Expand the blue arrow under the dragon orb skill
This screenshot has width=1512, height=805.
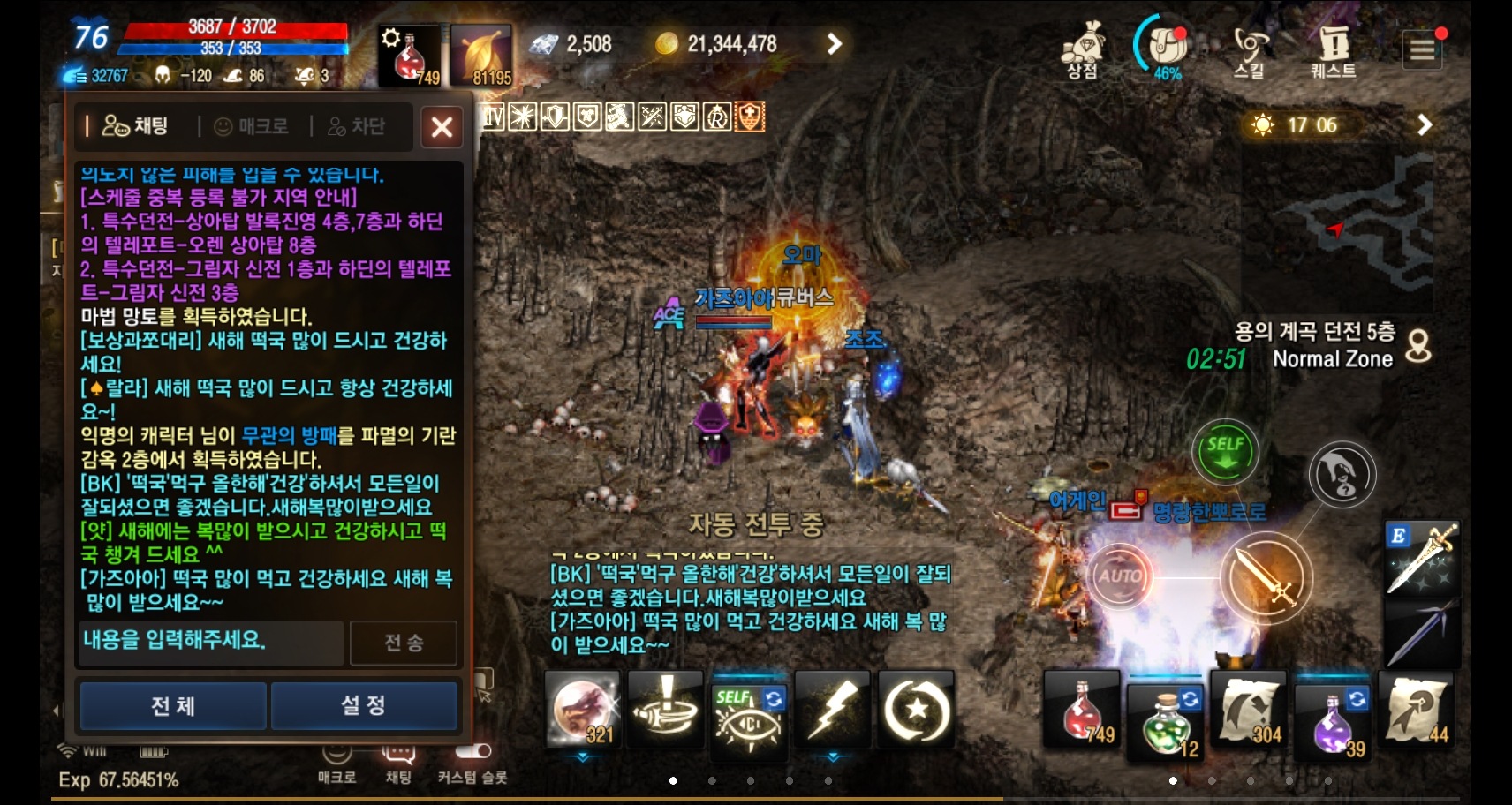583,756
